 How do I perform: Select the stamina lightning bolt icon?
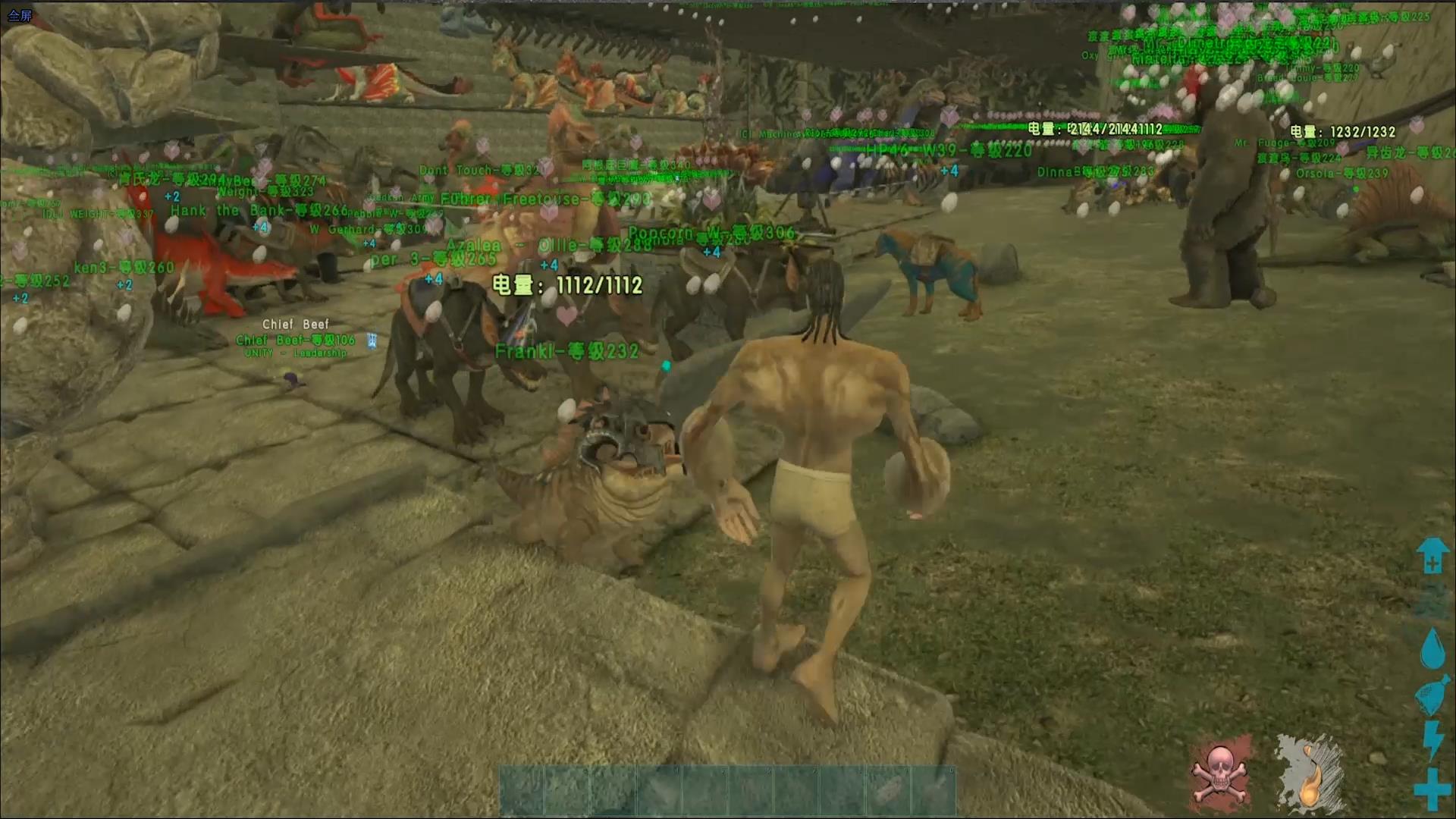tap(1433, 739)
